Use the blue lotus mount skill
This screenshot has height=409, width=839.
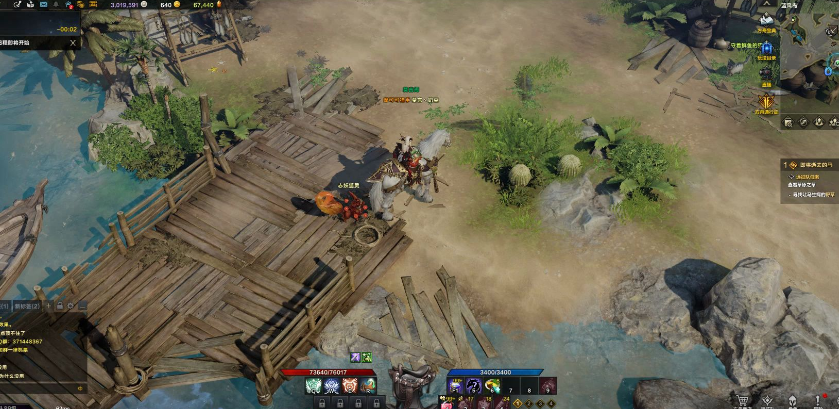pos(331,386)
